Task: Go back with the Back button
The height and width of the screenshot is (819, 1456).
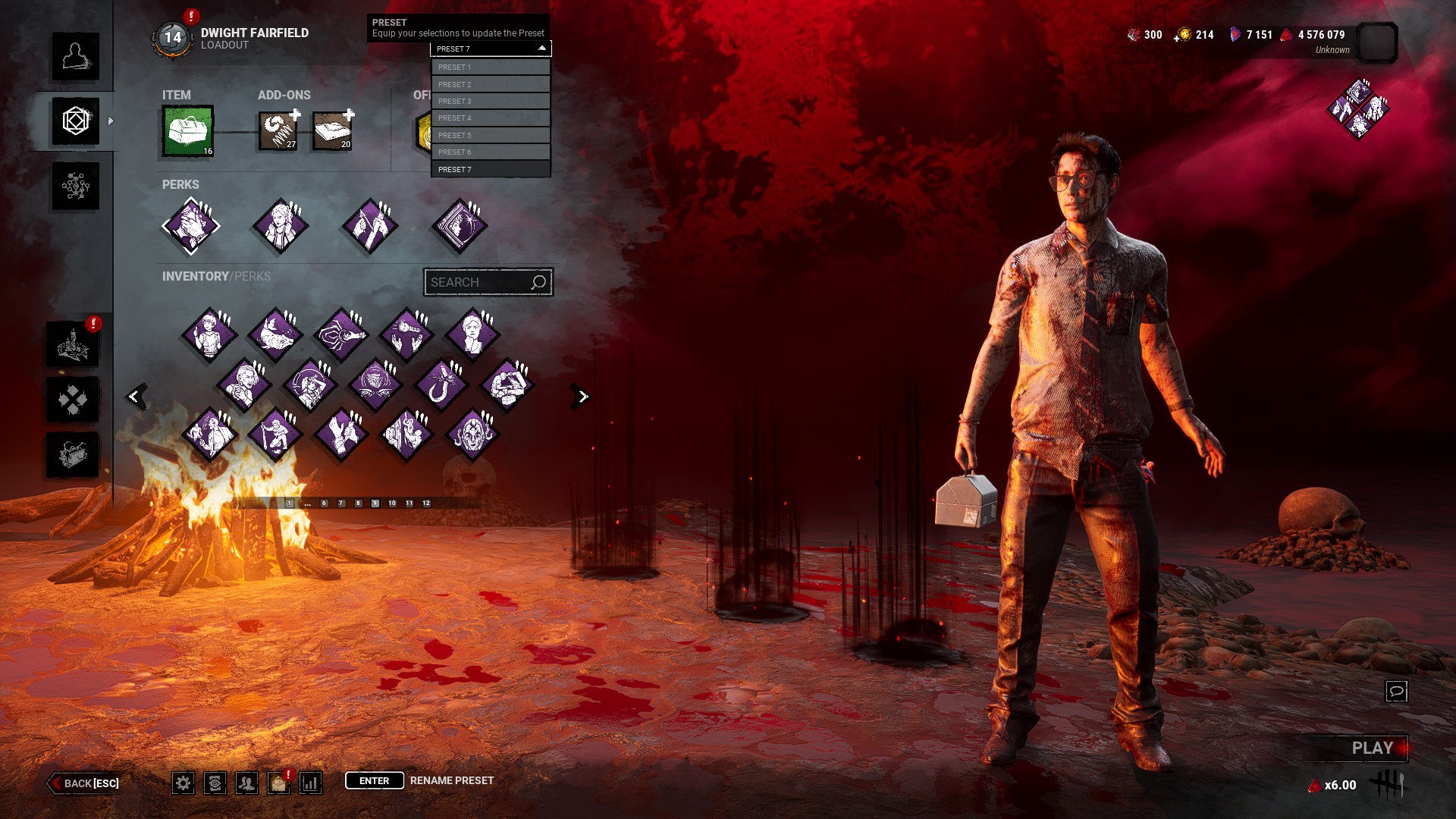Action: click(x=85, y=783)
